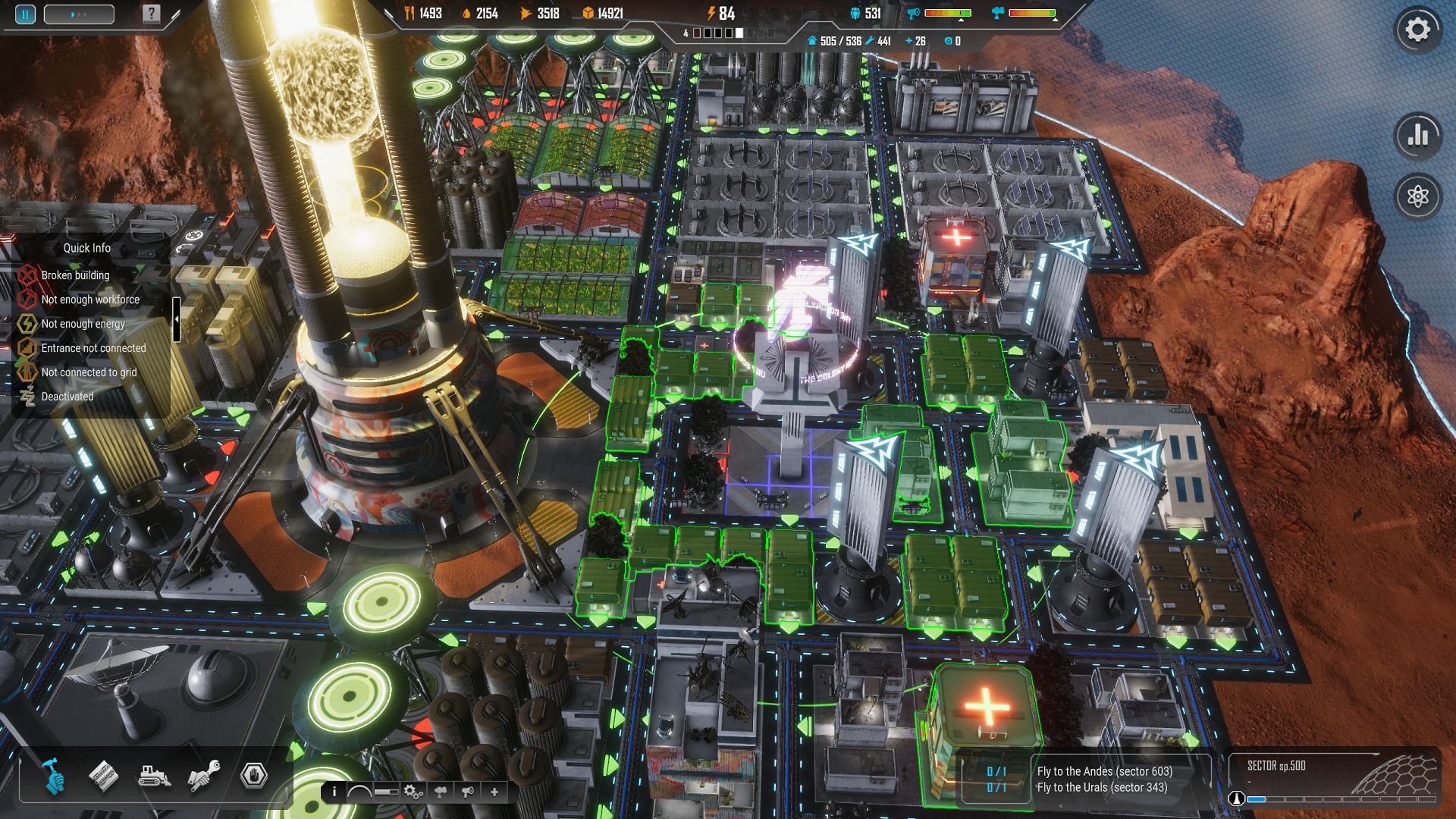
Task: Activate the bulldozer demolish tool
Action: (154, 775)
